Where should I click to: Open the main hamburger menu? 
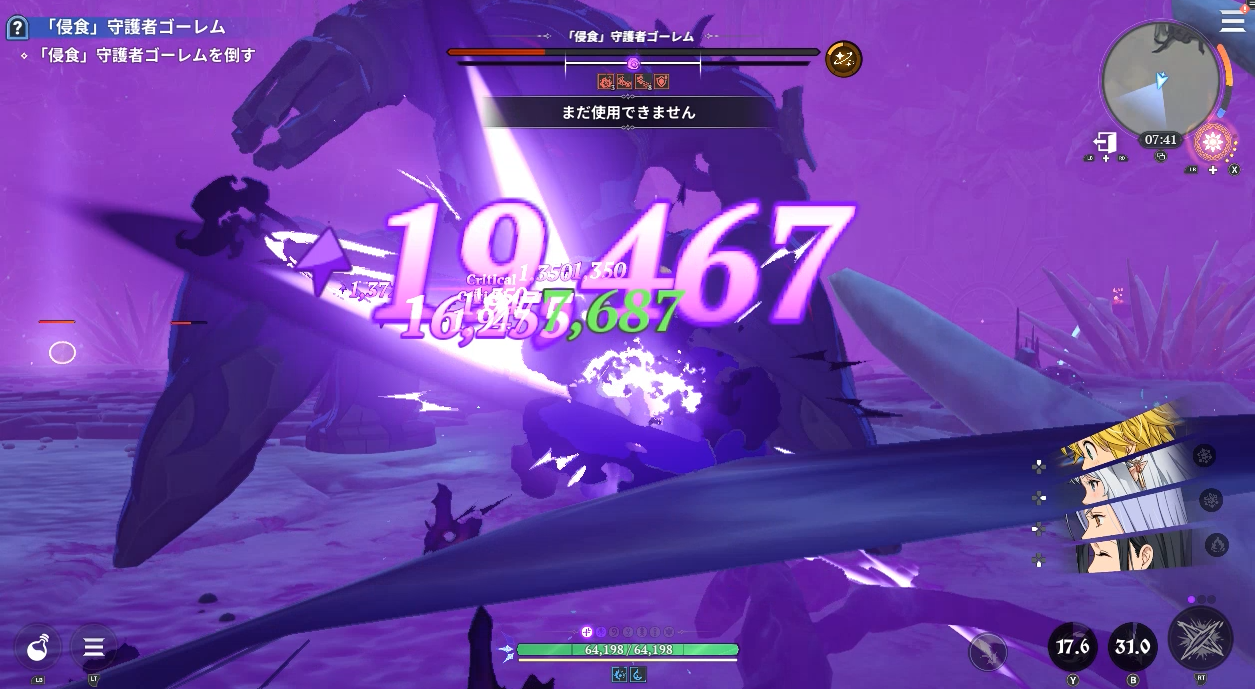[x=1232, y=22]
